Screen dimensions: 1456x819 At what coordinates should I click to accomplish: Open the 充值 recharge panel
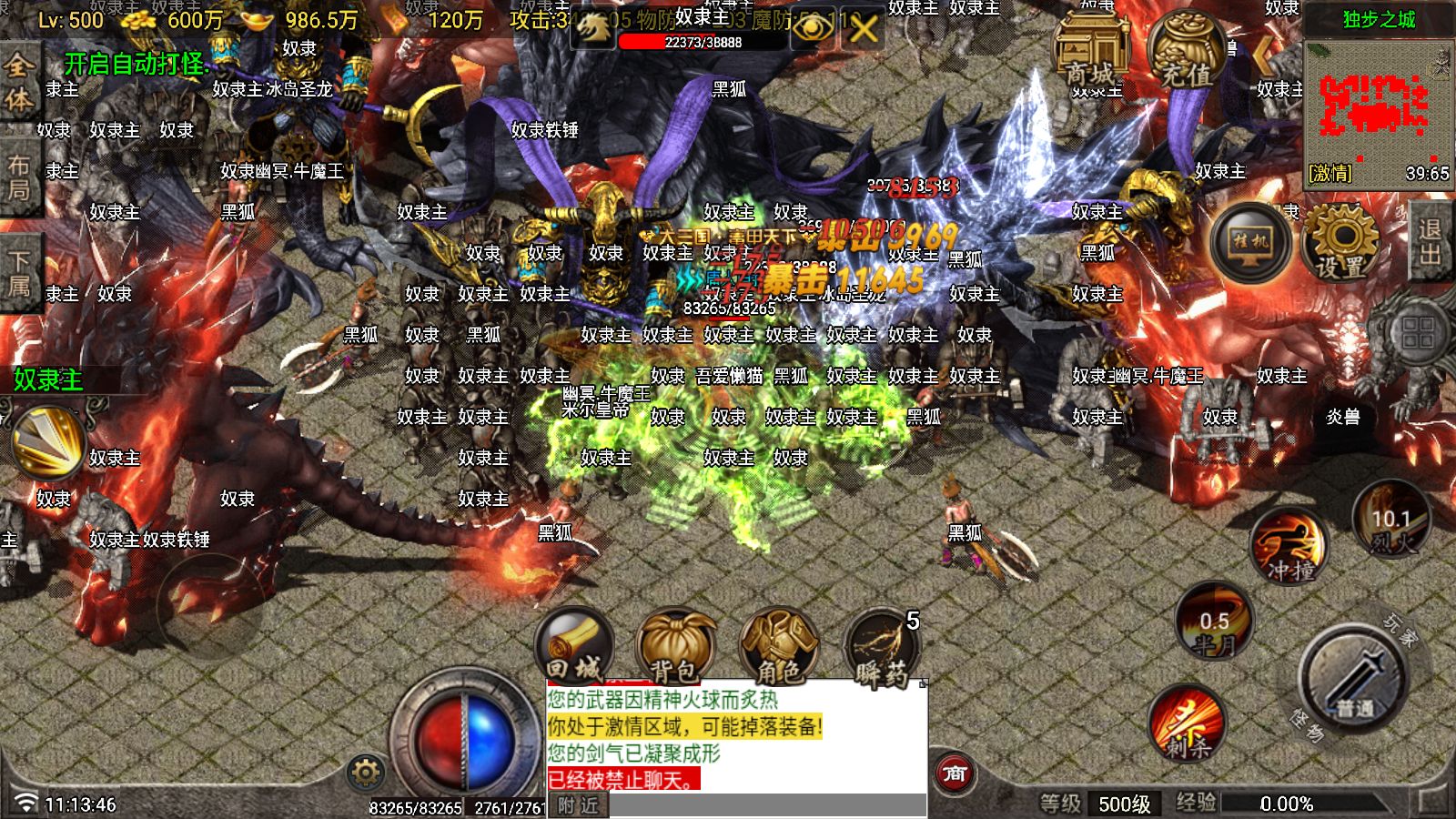(1183, 45)
